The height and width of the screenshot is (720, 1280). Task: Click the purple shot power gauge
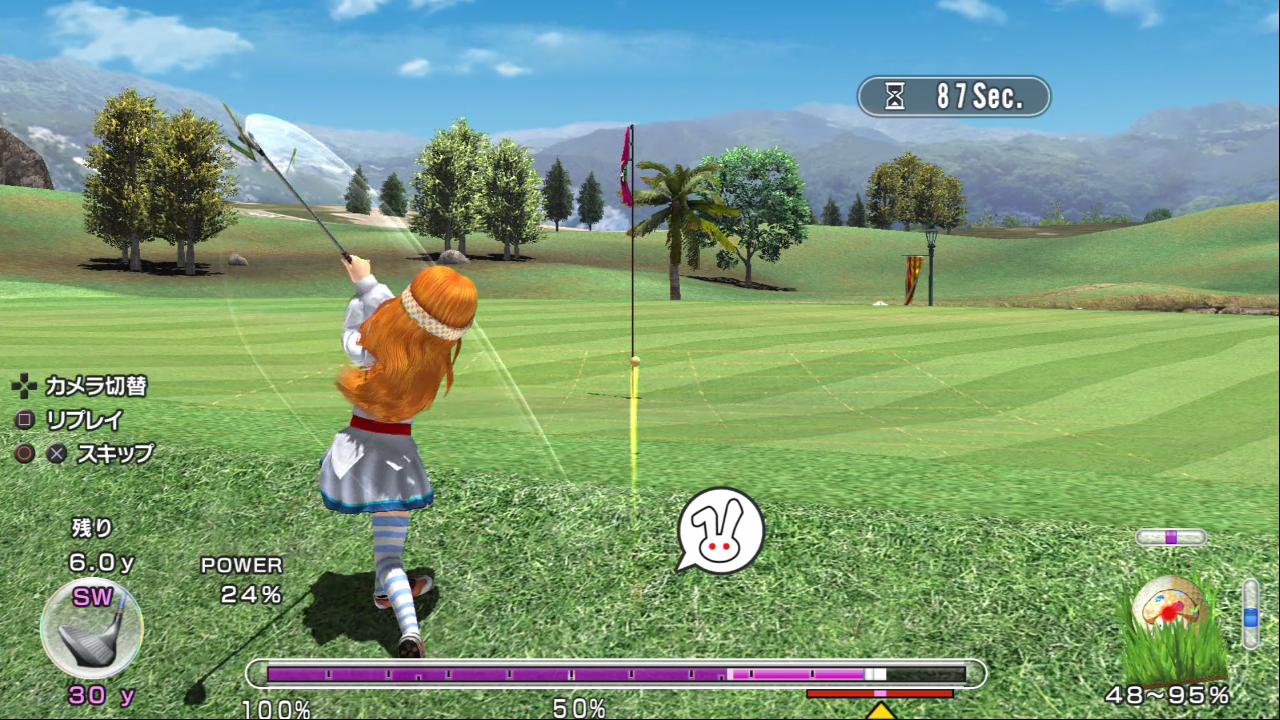tap(615, 674)
